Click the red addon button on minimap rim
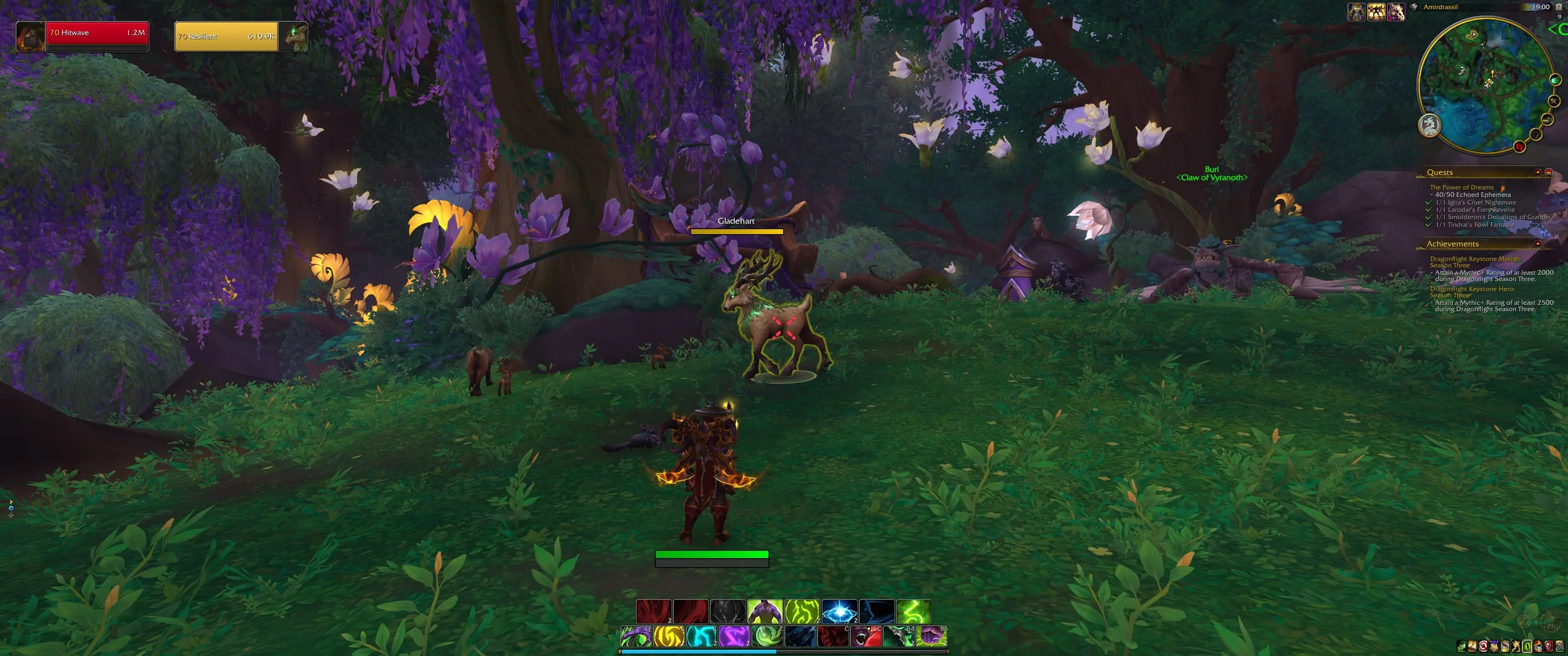The height and width of the screenshot is (656, 1568). coord(1519,146)
